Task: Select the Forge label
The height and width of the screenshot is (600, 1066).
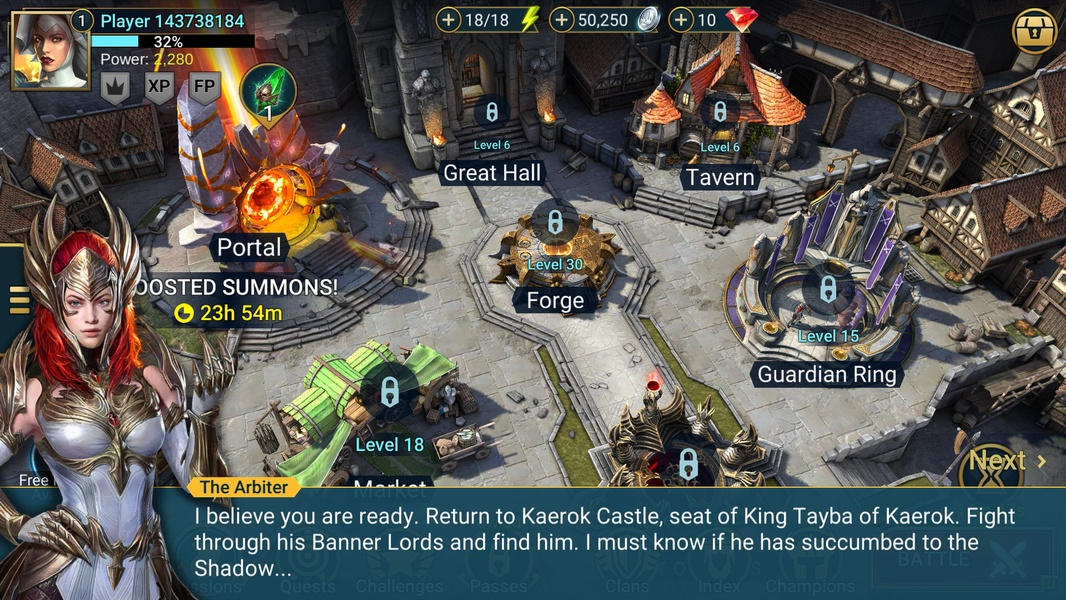Action: click(555, 300)
